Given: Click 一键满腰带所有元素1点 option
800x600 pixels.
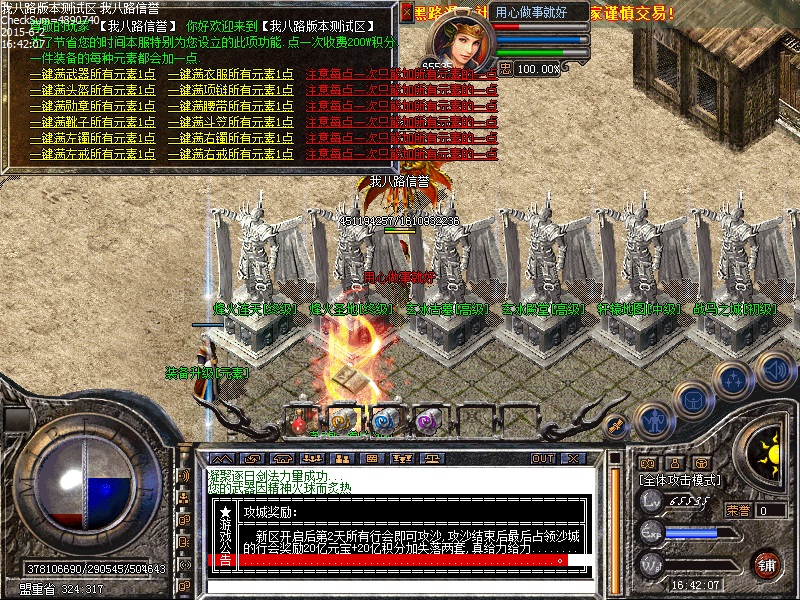Looking at the screenshot, I should point(230,107).
